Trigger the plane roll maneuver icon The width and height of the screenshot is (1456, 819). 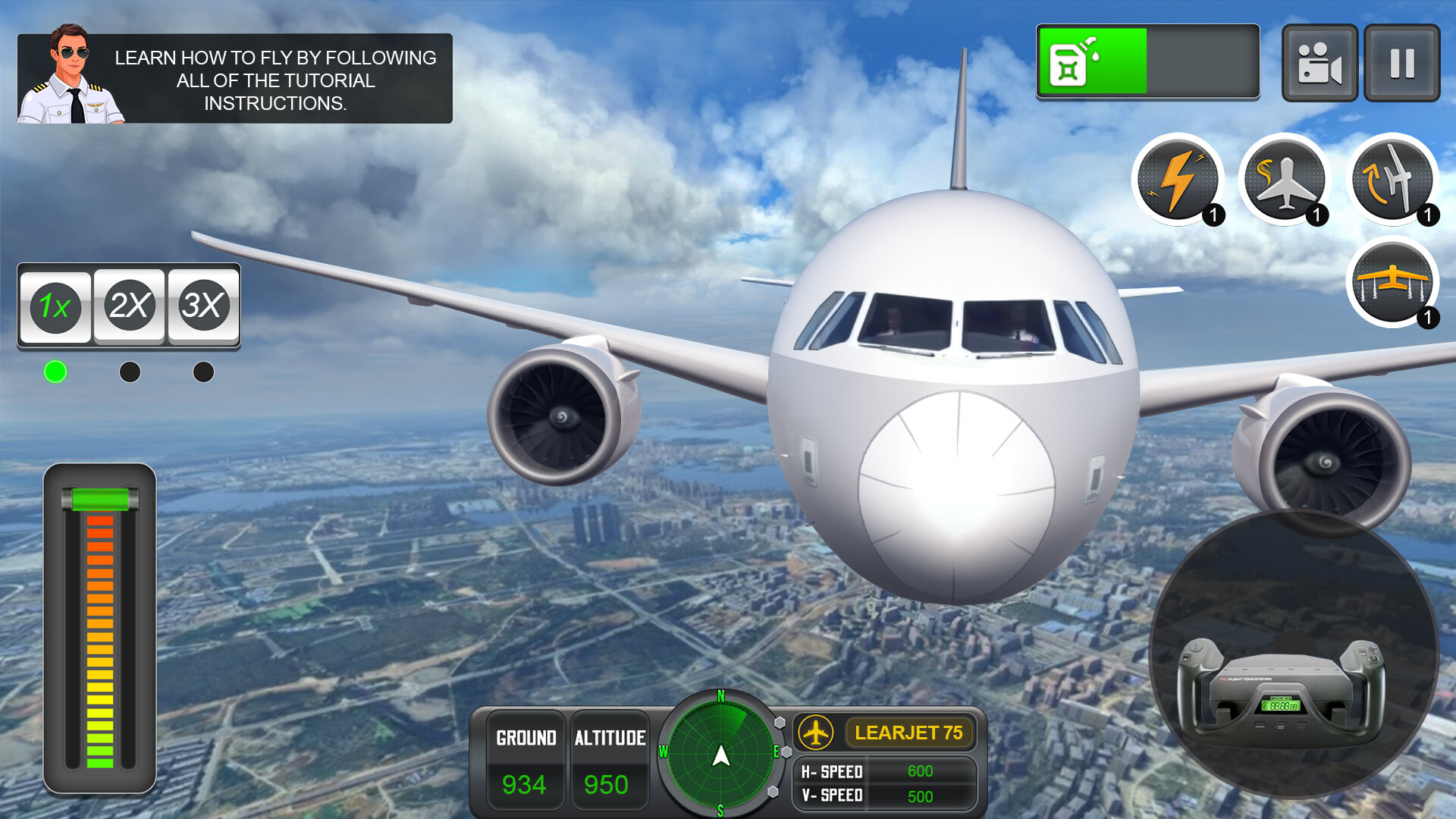1392,180
